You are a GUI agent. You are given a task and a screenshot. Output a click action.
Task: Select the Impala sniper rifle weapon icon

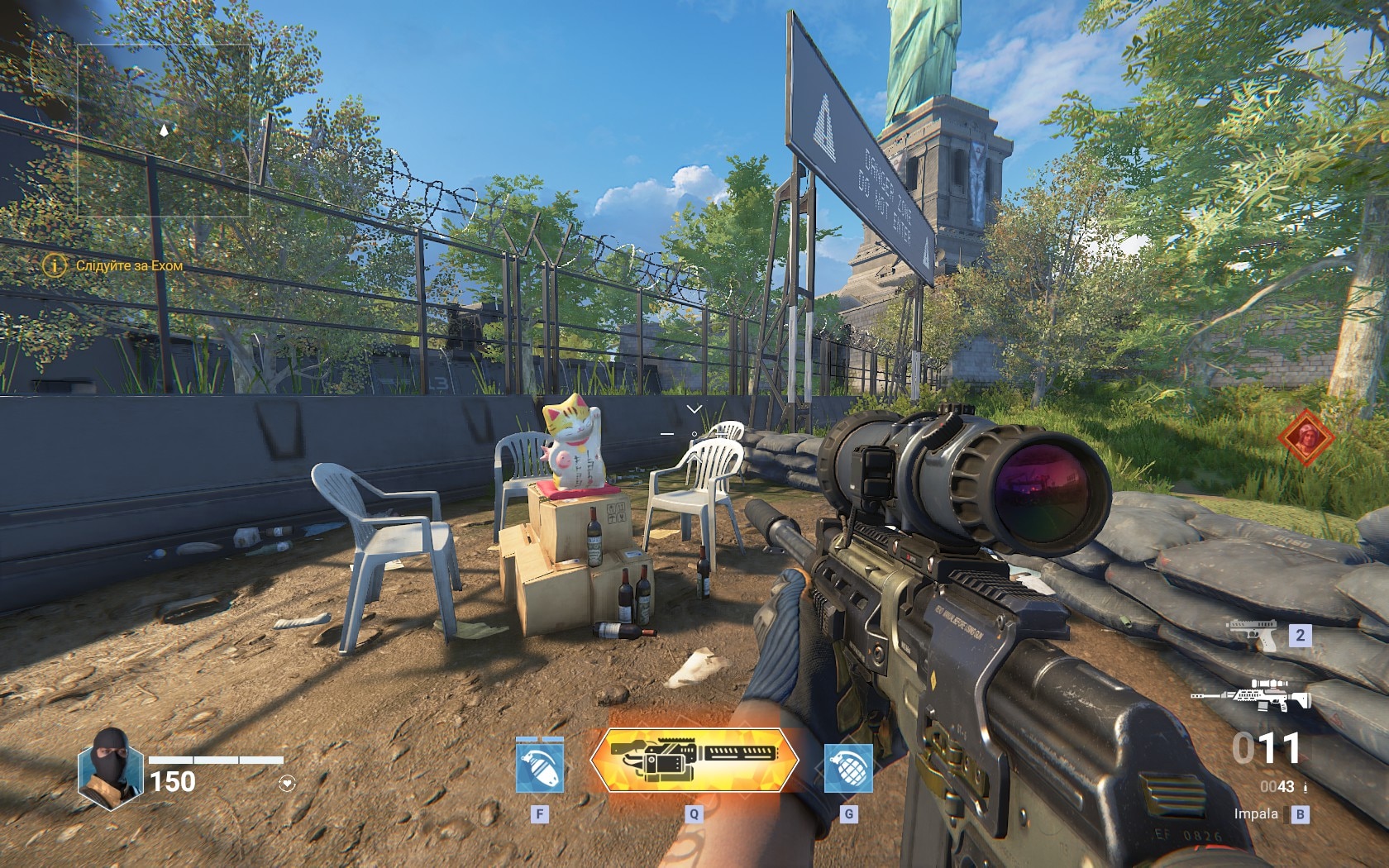click(1251, 696)
